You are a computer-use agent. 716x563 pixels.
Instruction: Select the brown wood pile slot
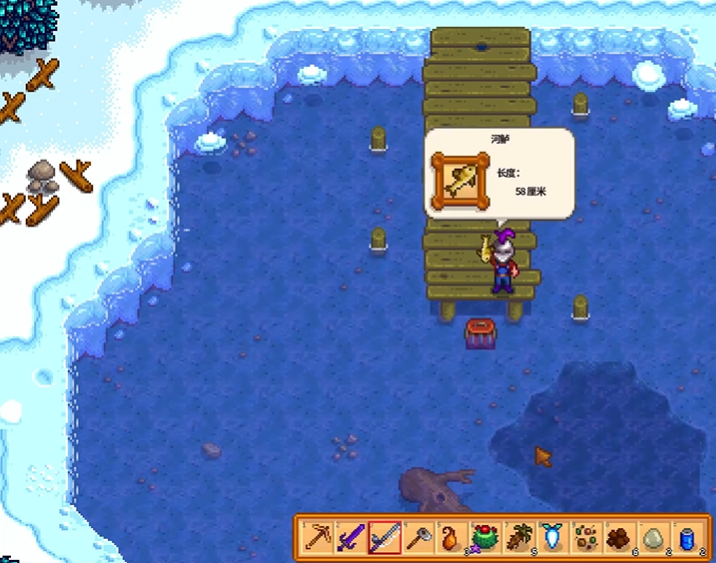616,538
